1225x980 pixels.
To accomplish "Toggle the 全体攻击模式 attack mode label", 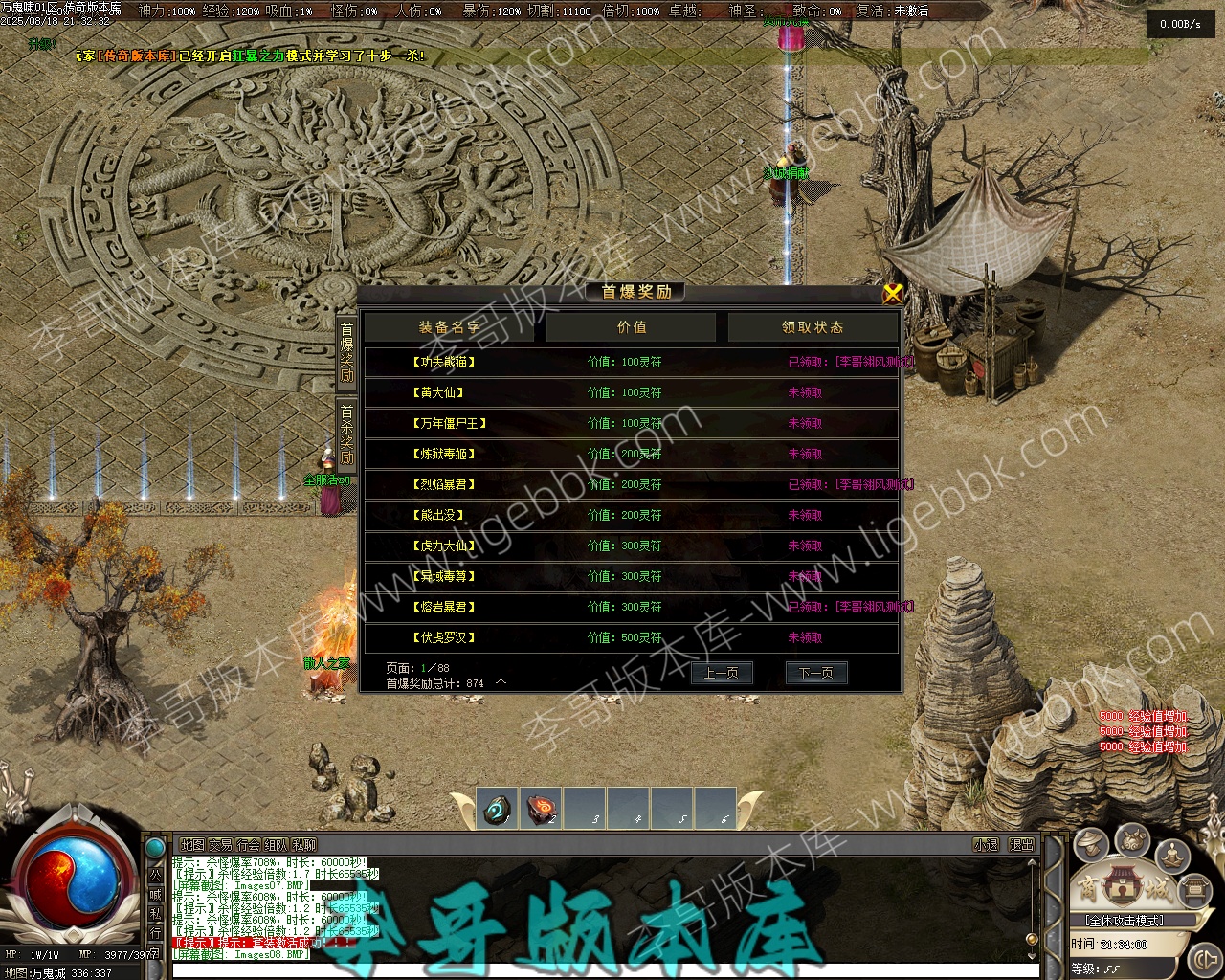I will (x=1125, y=921).
